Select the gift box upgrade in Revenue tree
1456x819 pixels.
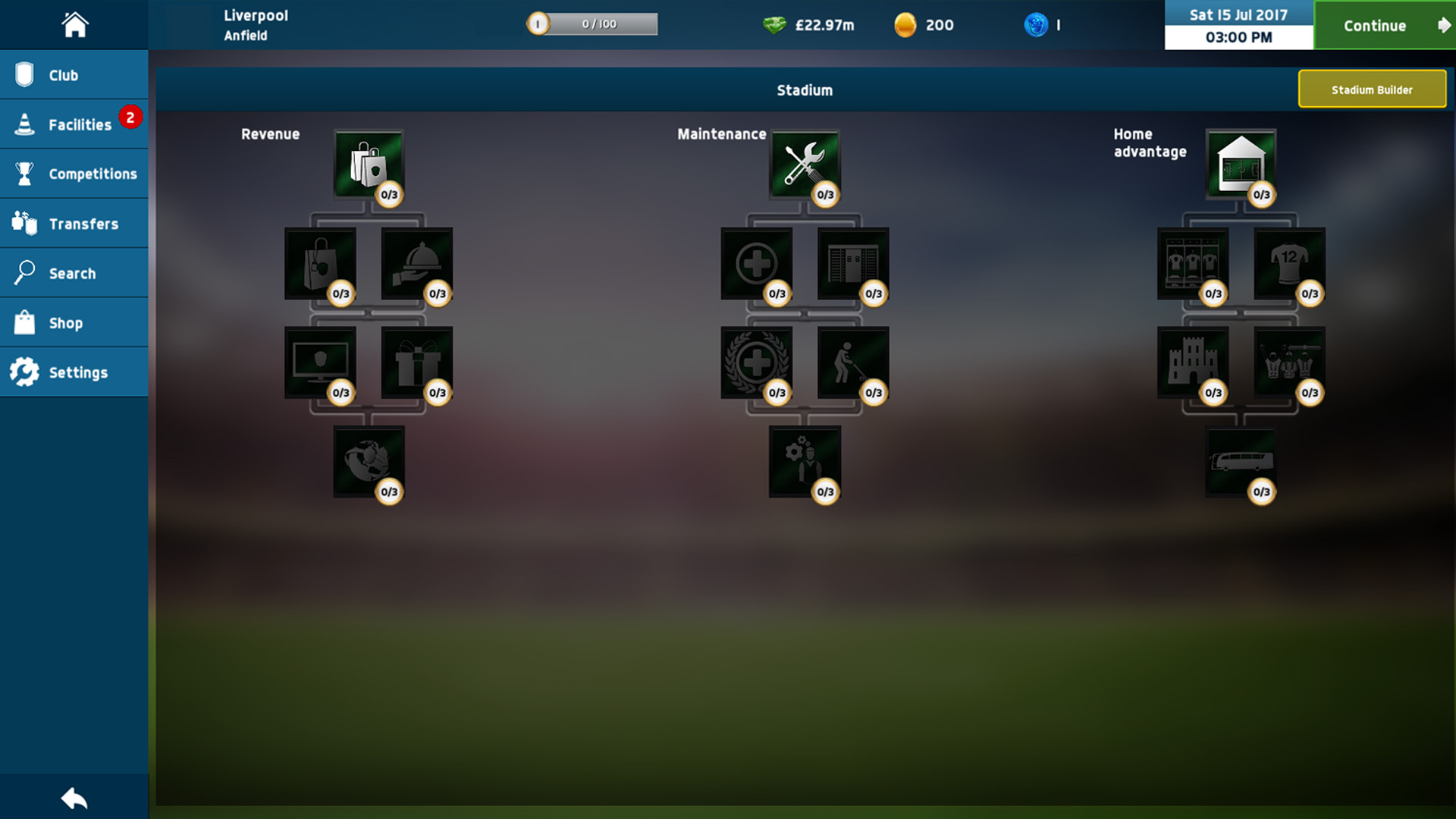pyautogui.click(x=417, y=362)
